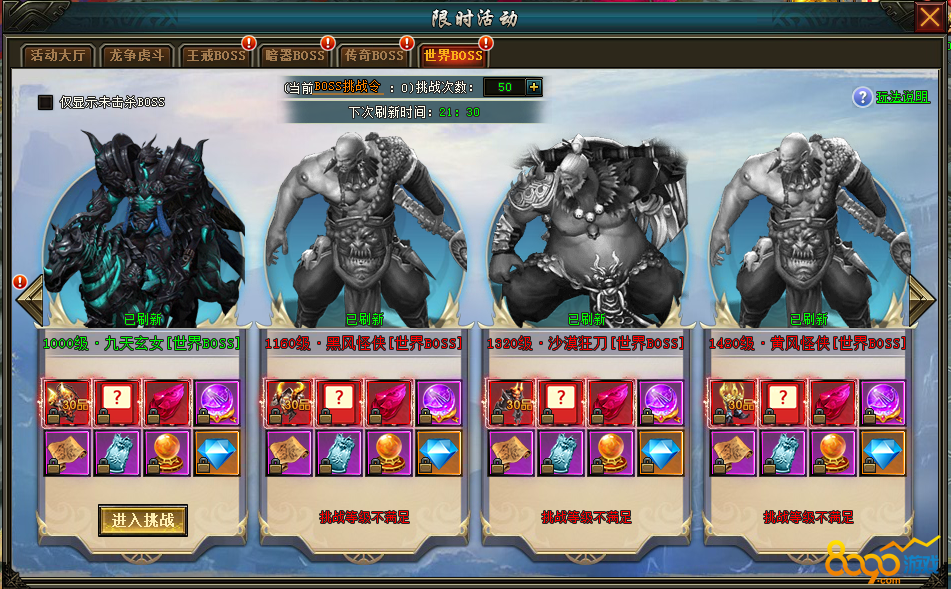Open the 传奇BOSS tab

[374, 56]
